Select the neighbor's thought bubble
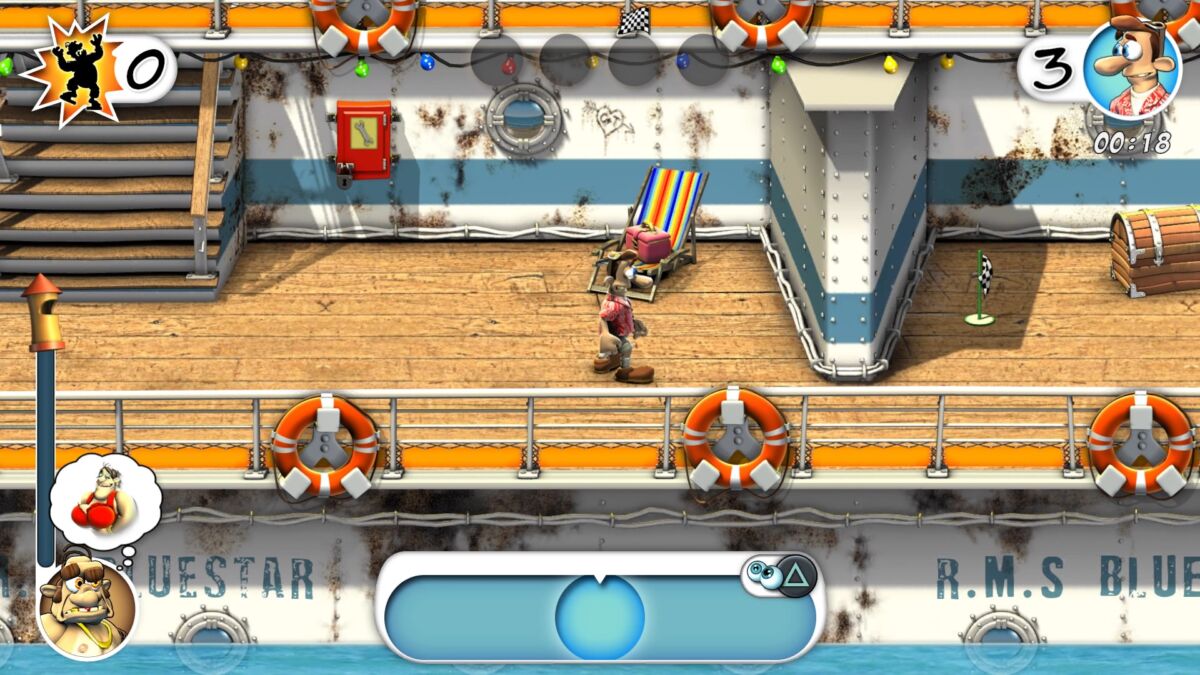Image resolution: width=1200 pixels, height=675 pixels. [x=105, y=500]
